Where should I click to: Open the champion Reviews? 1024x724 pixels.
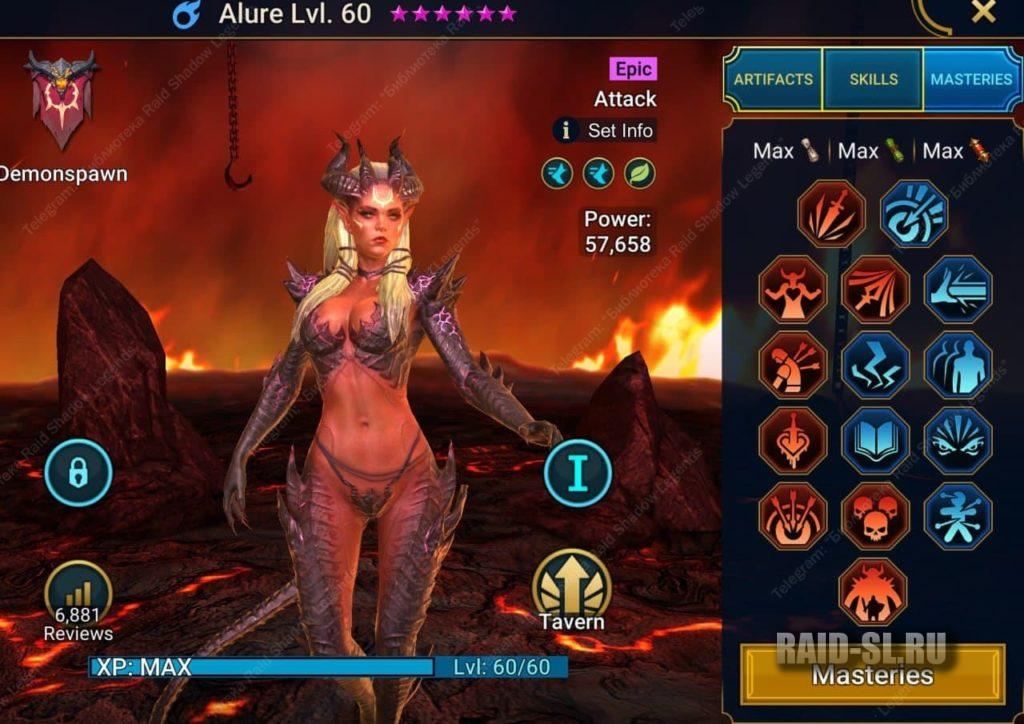click(78, 600)
